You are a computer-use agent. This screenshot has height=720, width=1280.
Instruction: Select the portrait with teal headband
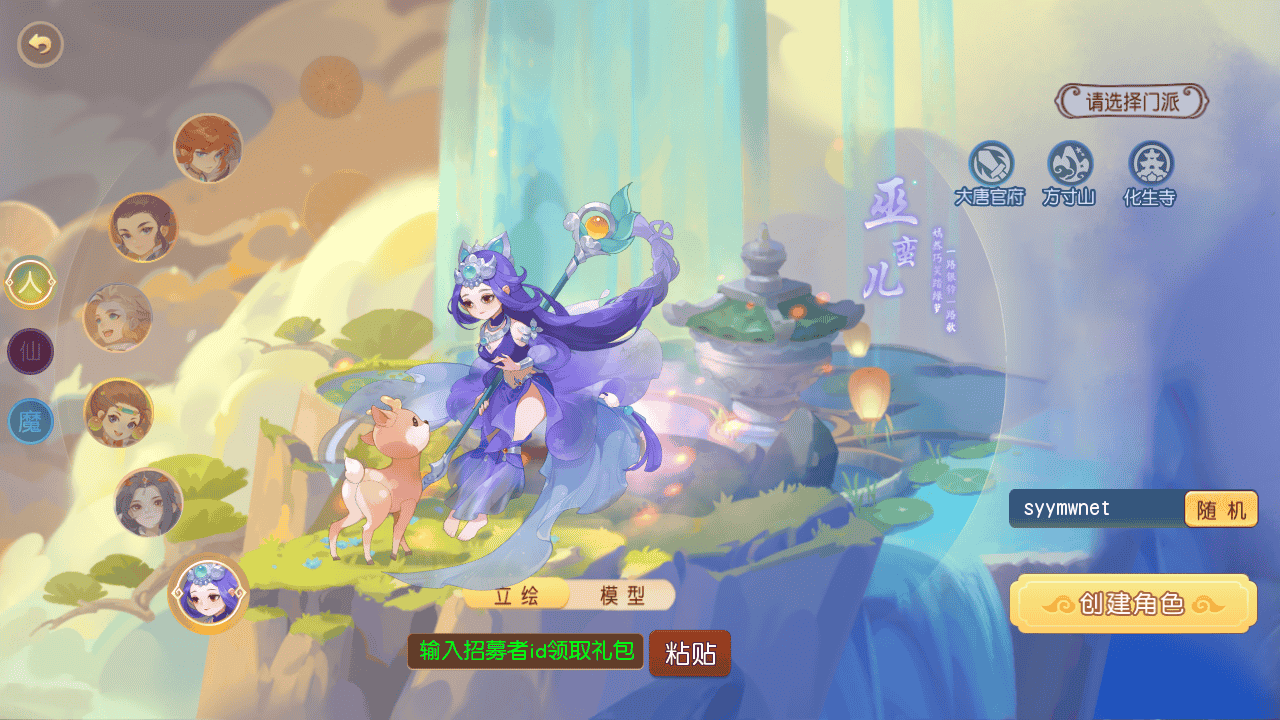click(x=119, y=412)
